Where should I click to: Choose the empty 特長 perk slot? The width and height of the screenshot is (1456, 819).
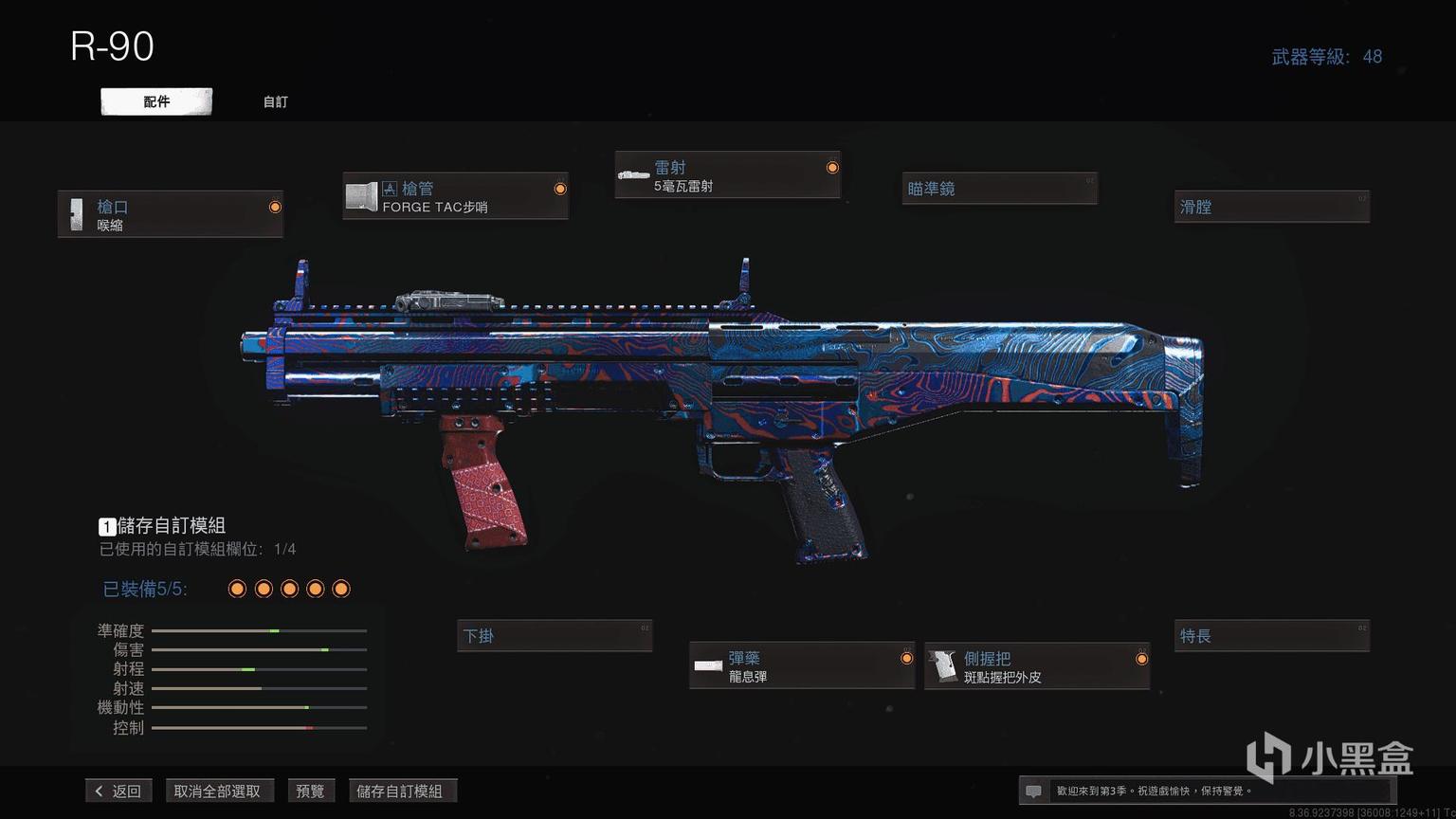pyautogui.click(x=1272, y=636)
